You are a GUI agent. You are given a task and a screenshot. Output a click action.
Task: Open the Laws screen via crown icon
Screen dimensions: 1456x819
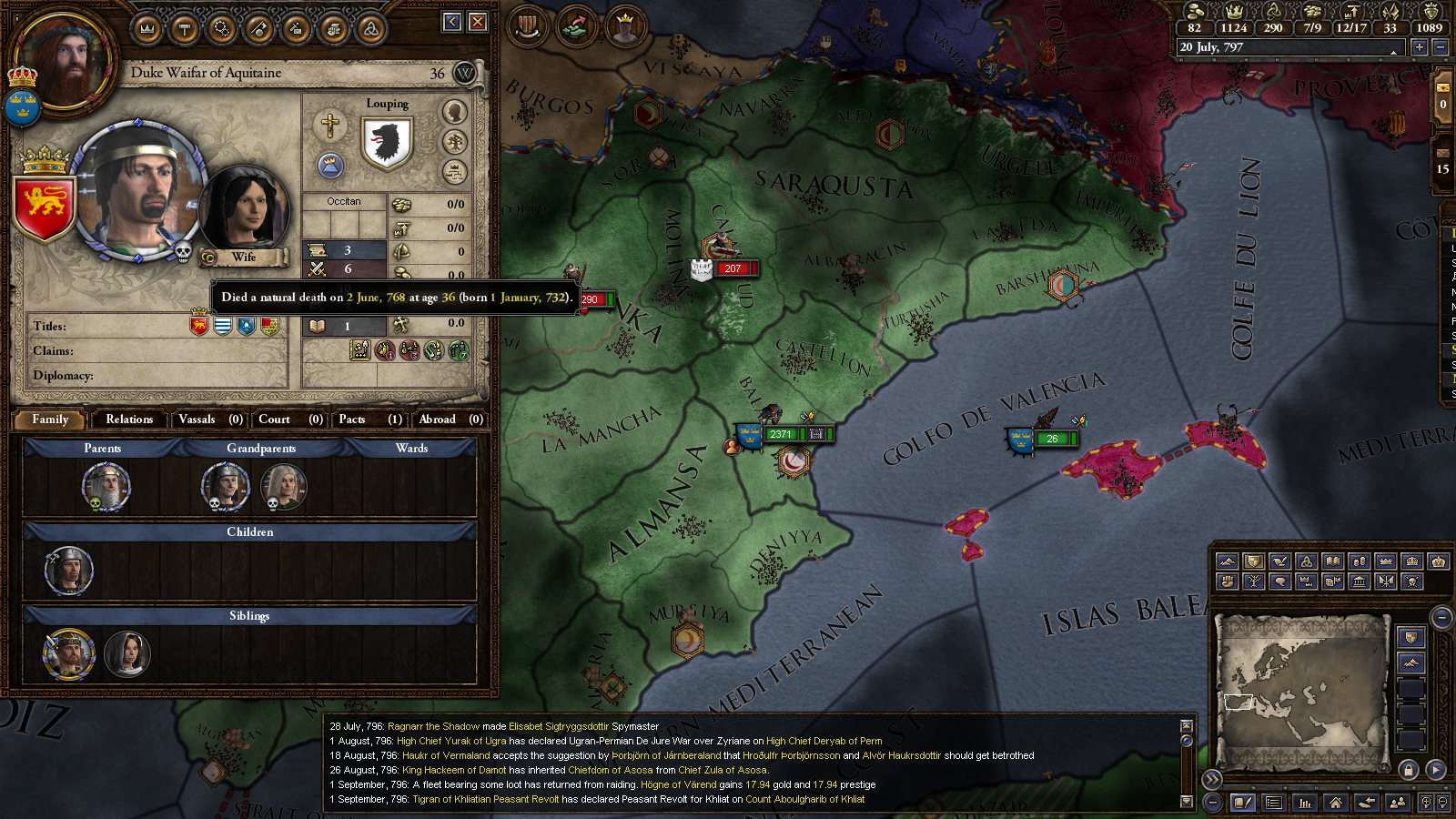[146, 27]
